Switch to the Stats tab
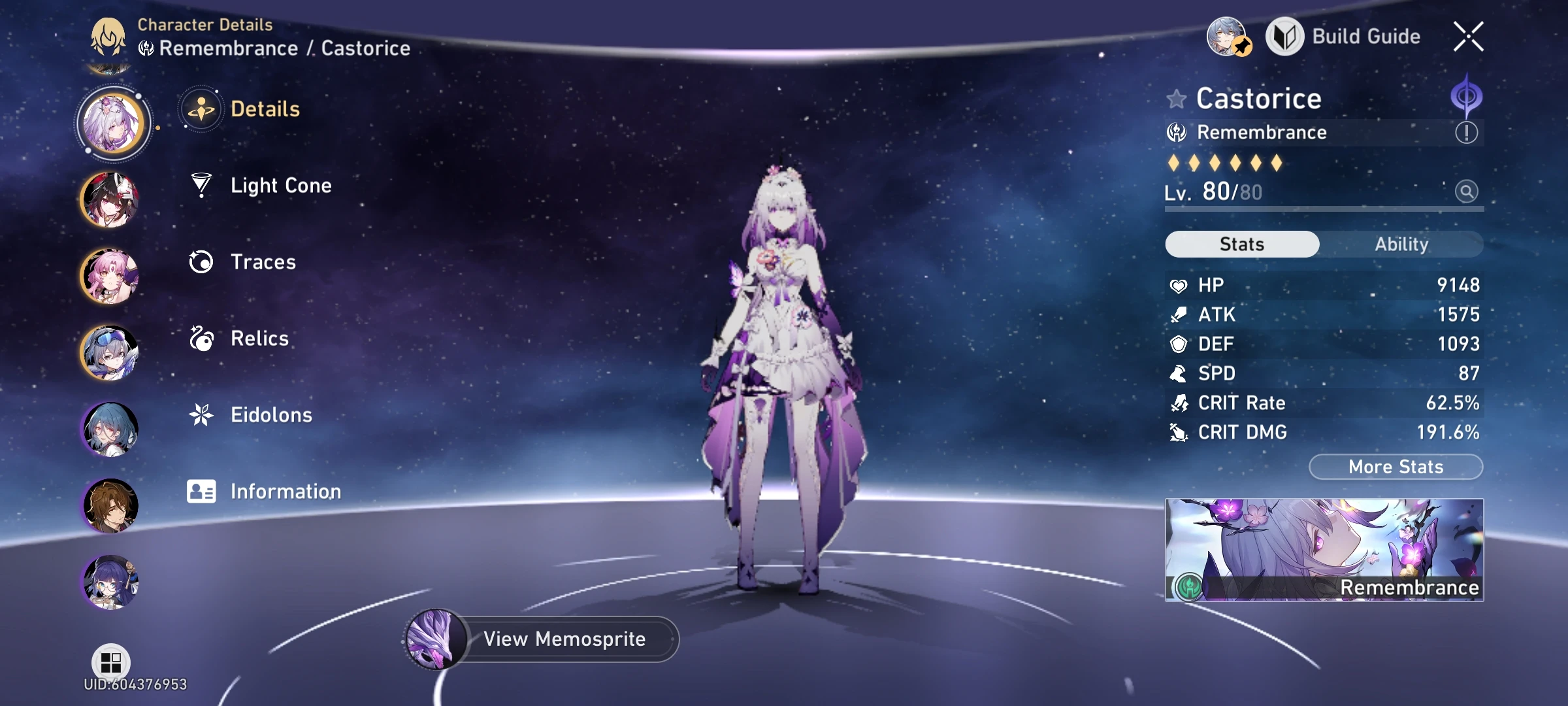1568x706 pixels. pyautogui.click(x=1241, y=243)
